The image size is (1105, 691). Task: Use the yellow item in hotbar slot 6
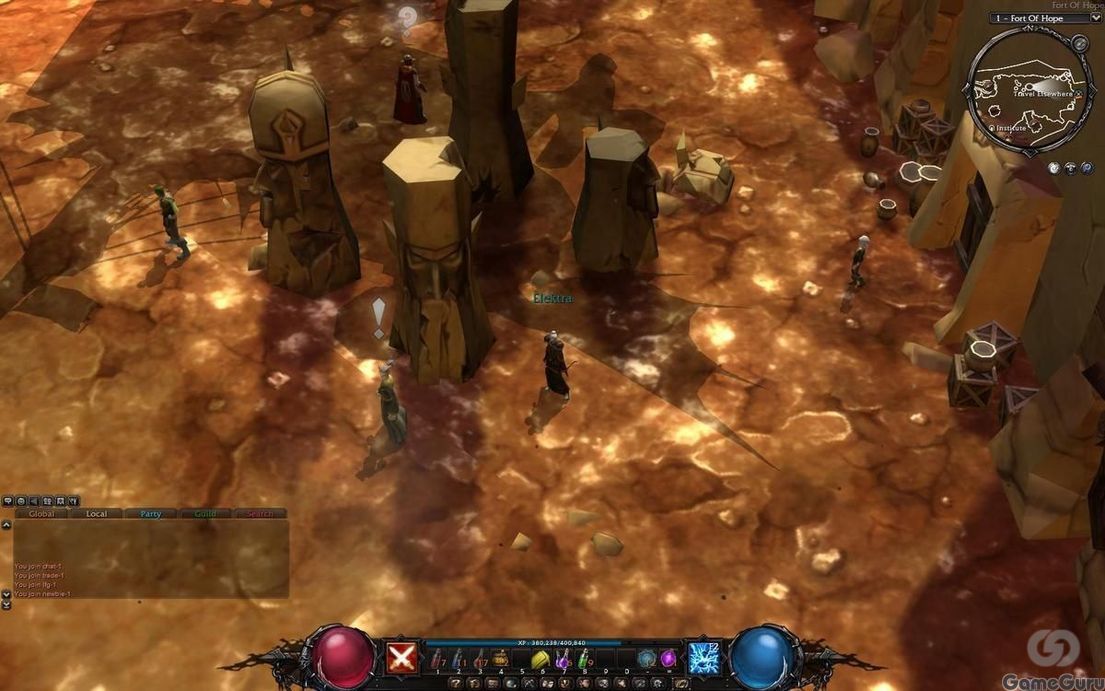(541, 659)
